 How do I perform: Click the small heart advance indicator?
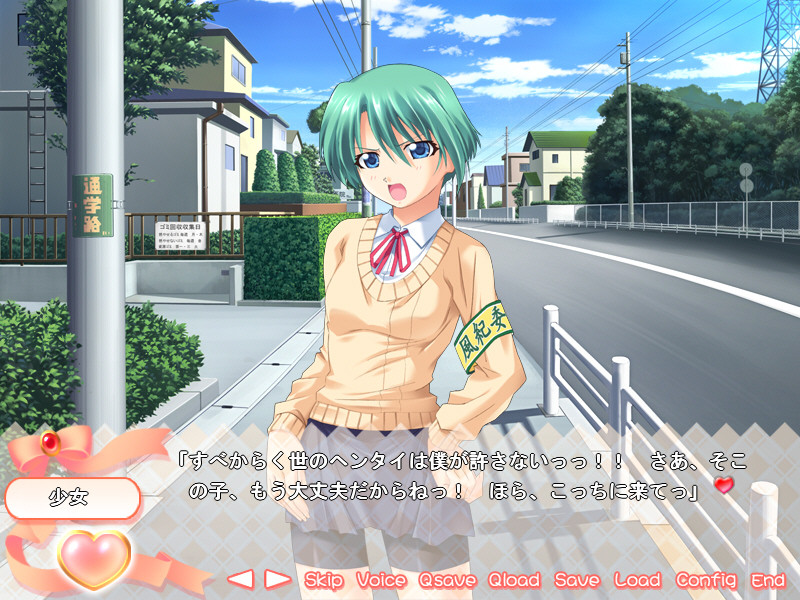click(x=725, y=485)
